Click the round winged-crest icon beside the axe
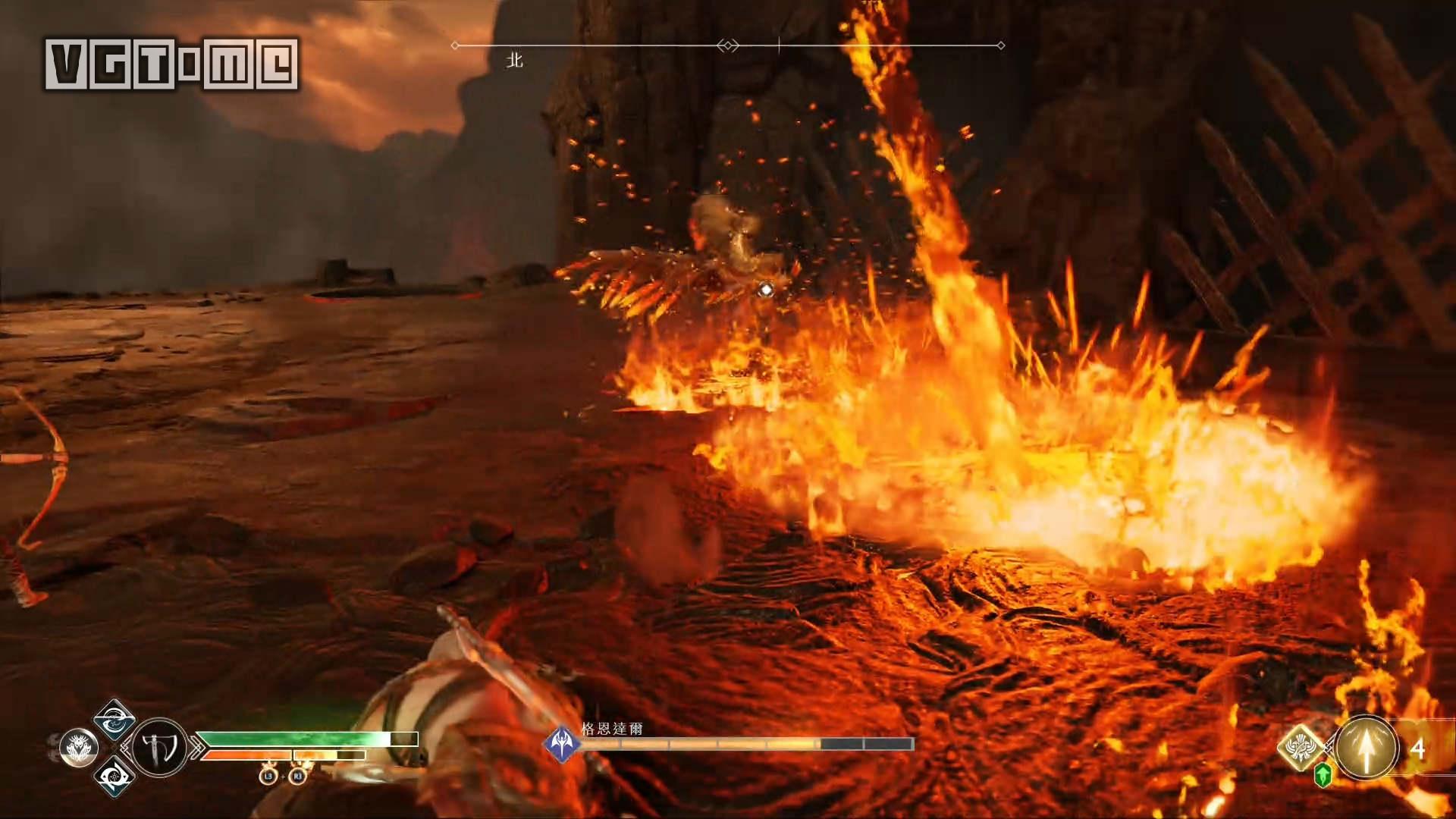 point(79,748)
